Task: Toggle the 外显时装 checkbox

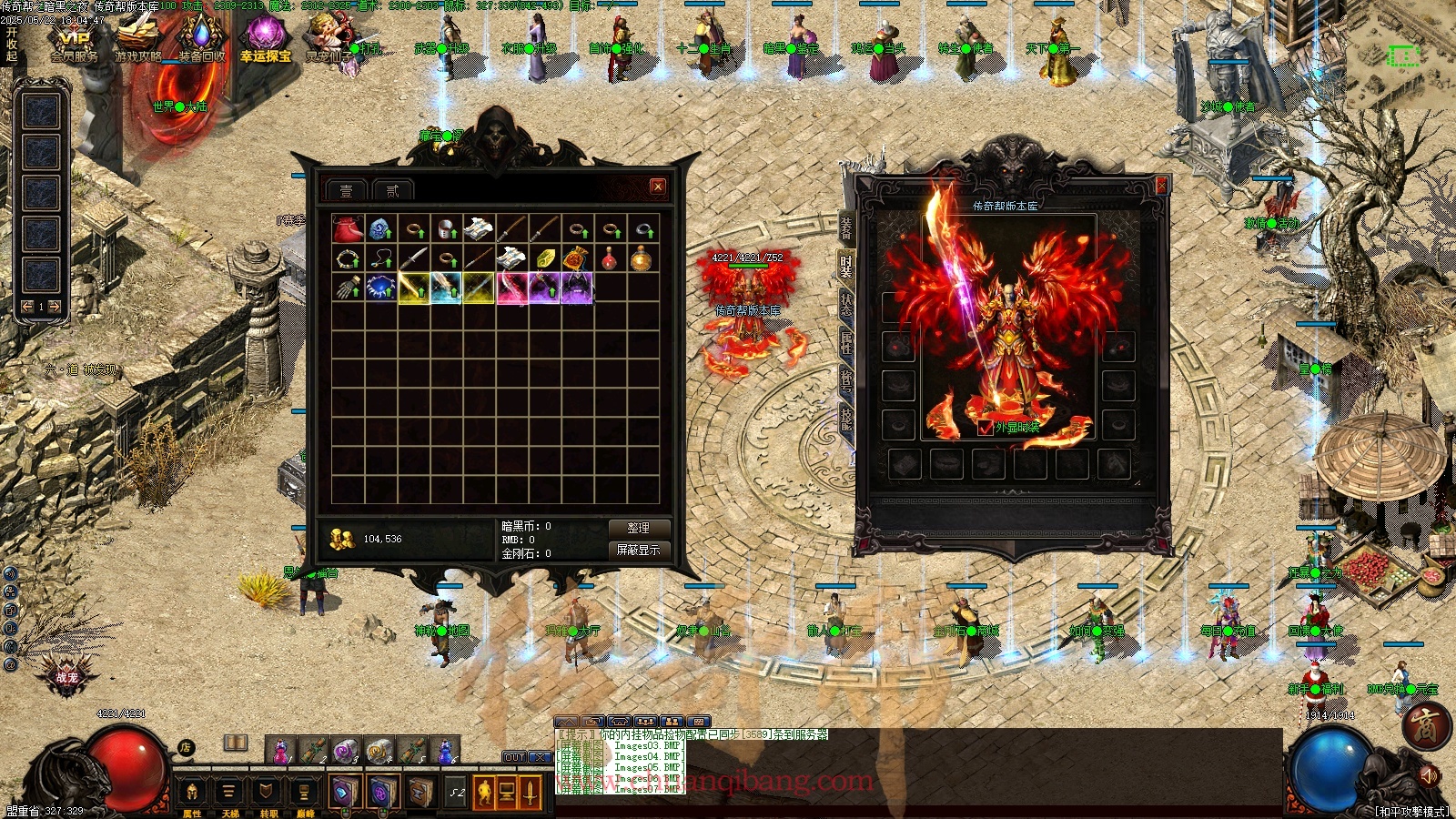Action: coord(985,428)
